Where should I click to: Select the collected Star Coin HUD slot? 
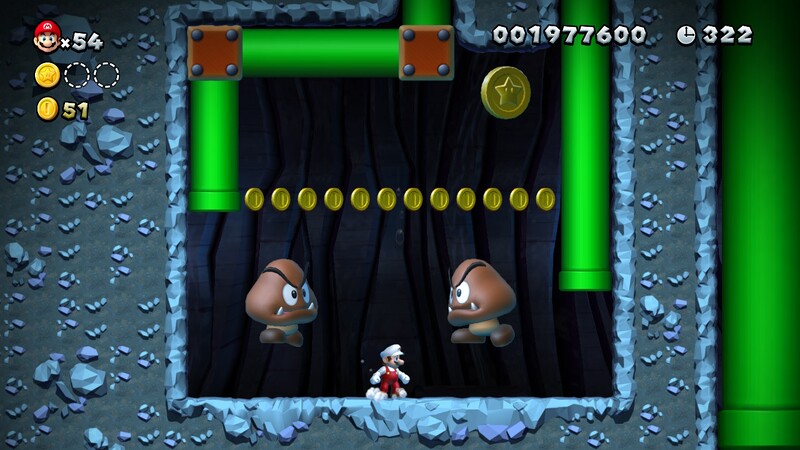pyautogui.click(x=47, y=75)
